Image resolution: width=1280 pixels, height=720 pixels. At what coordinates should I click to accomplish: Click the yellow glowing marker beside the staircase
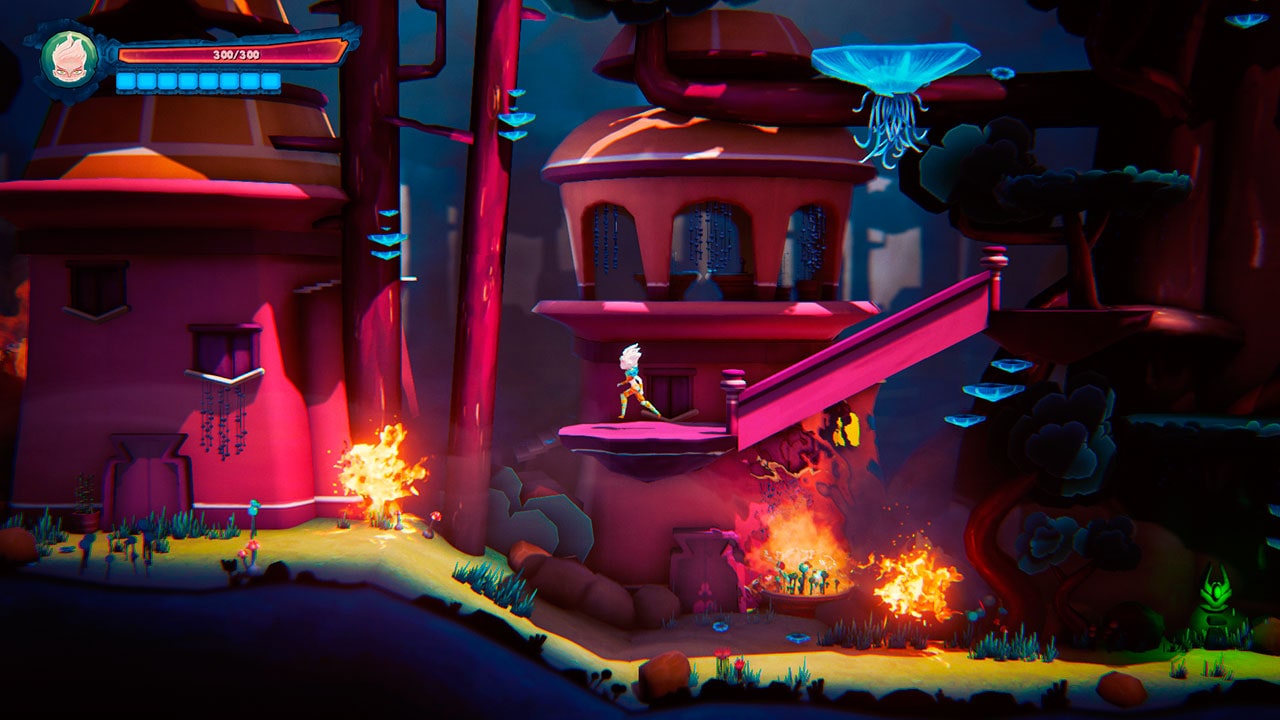[x=845, y=430]
